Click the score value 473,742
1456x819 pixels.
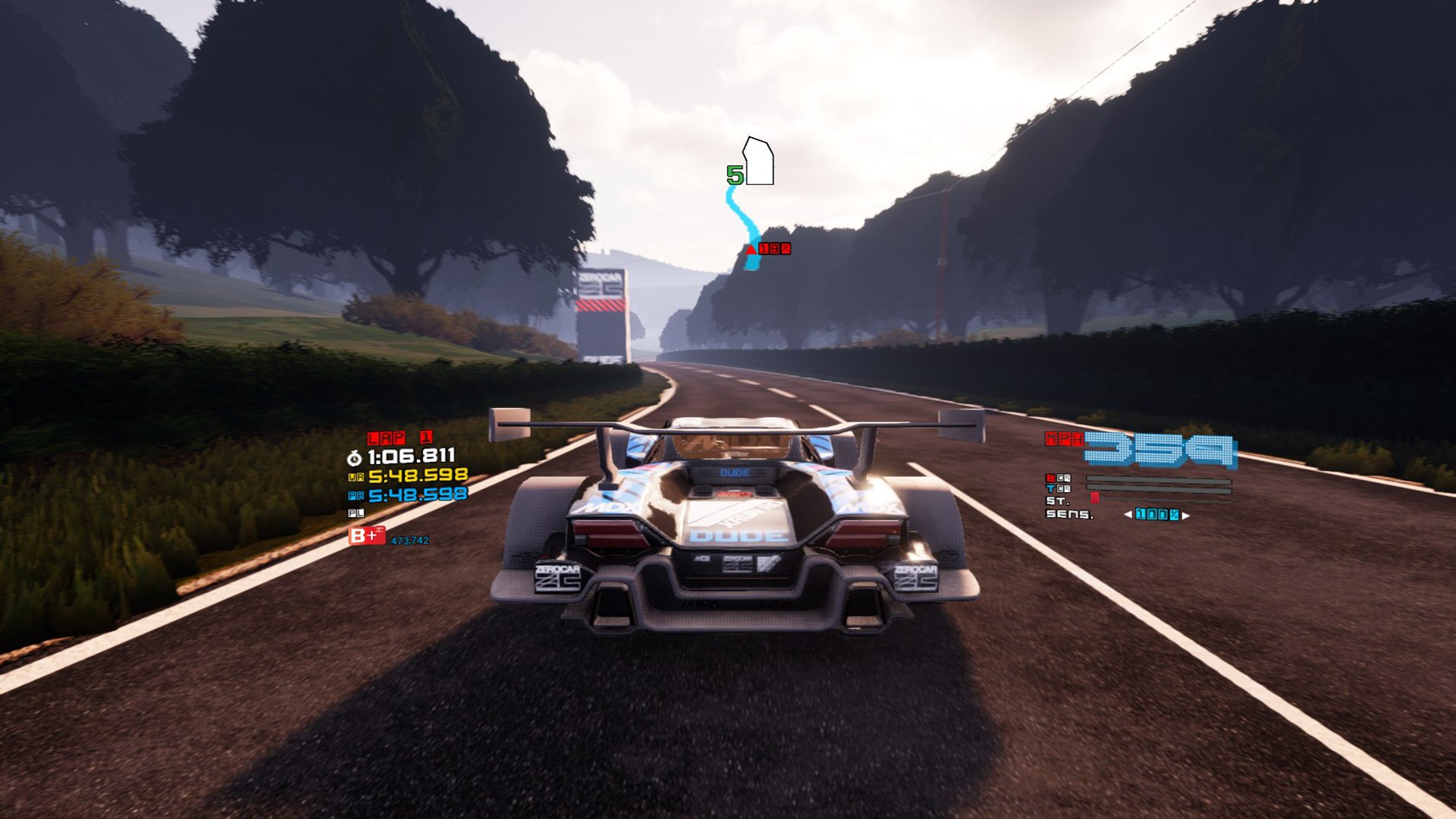[x=410, y=540]
